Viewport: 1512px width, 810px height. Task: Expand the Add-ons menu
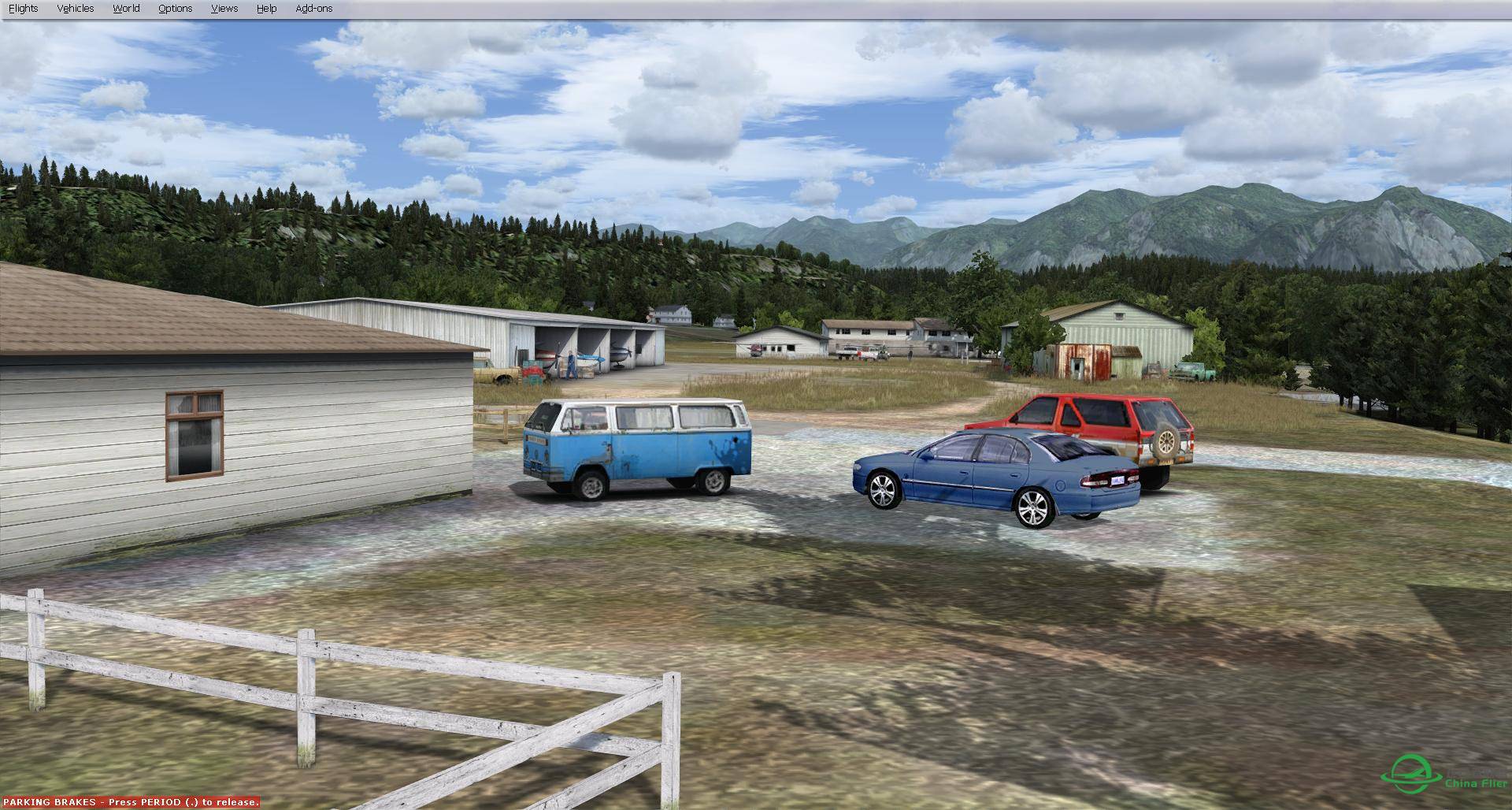[313, 9]
